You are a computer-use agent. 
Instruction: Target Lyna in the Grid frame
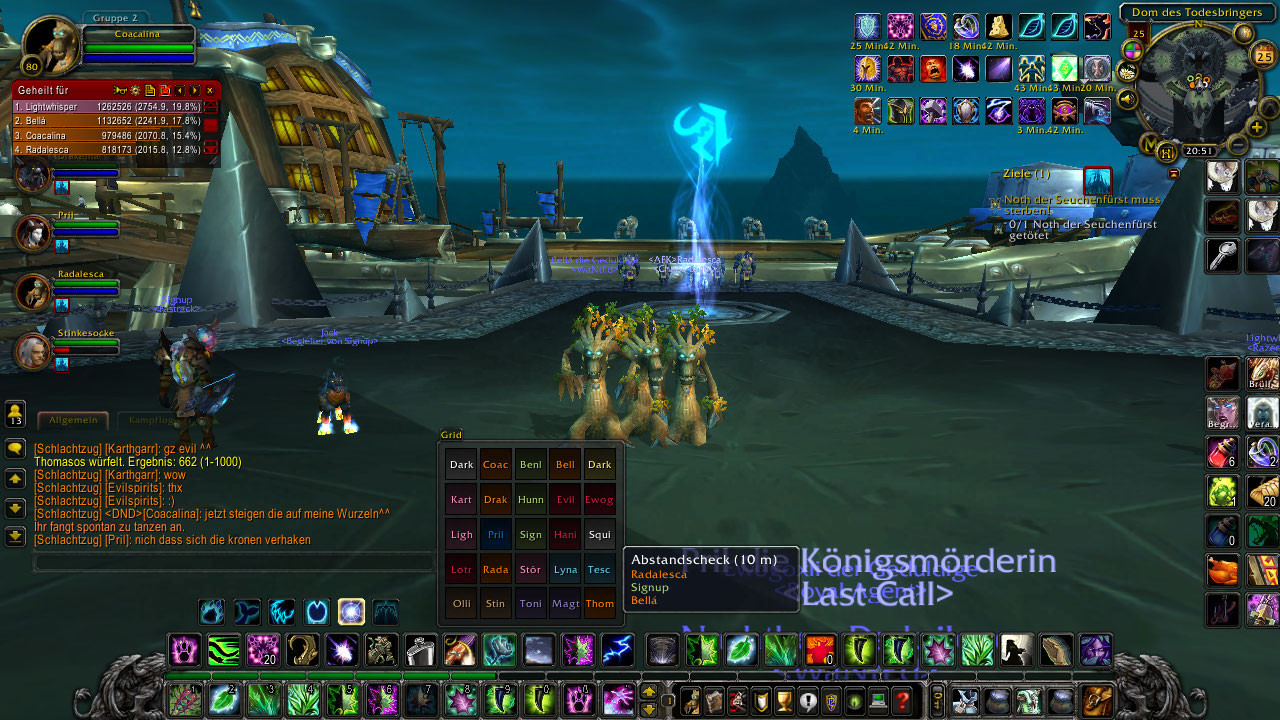565,569
